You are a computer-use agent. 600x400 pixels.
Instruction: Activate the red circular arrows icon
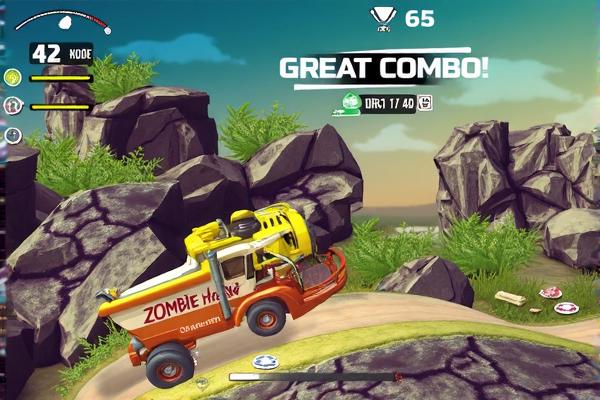[x=13, y=105]
